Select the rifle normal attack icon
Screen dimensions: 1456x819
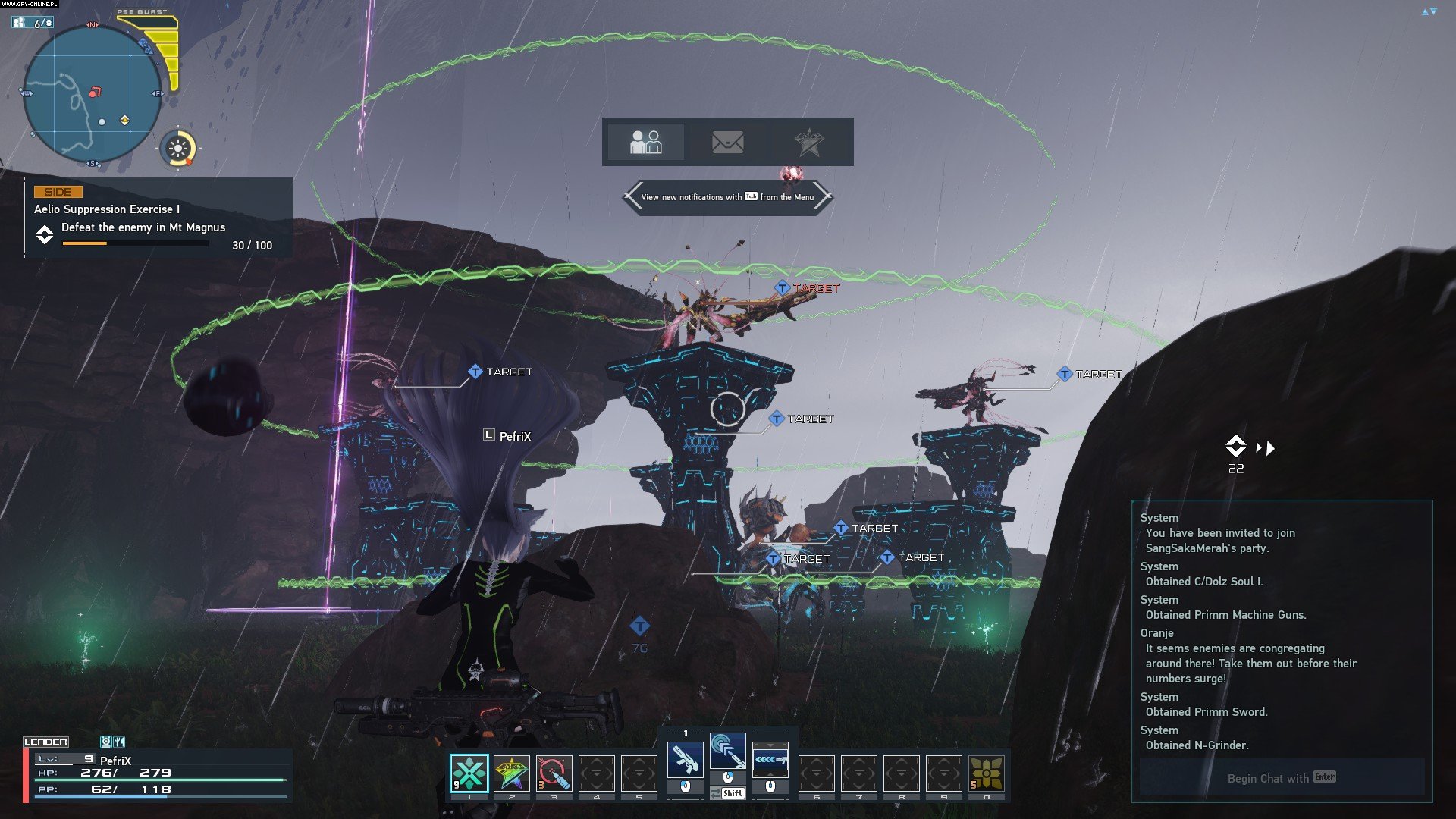(x=685, y=759)
